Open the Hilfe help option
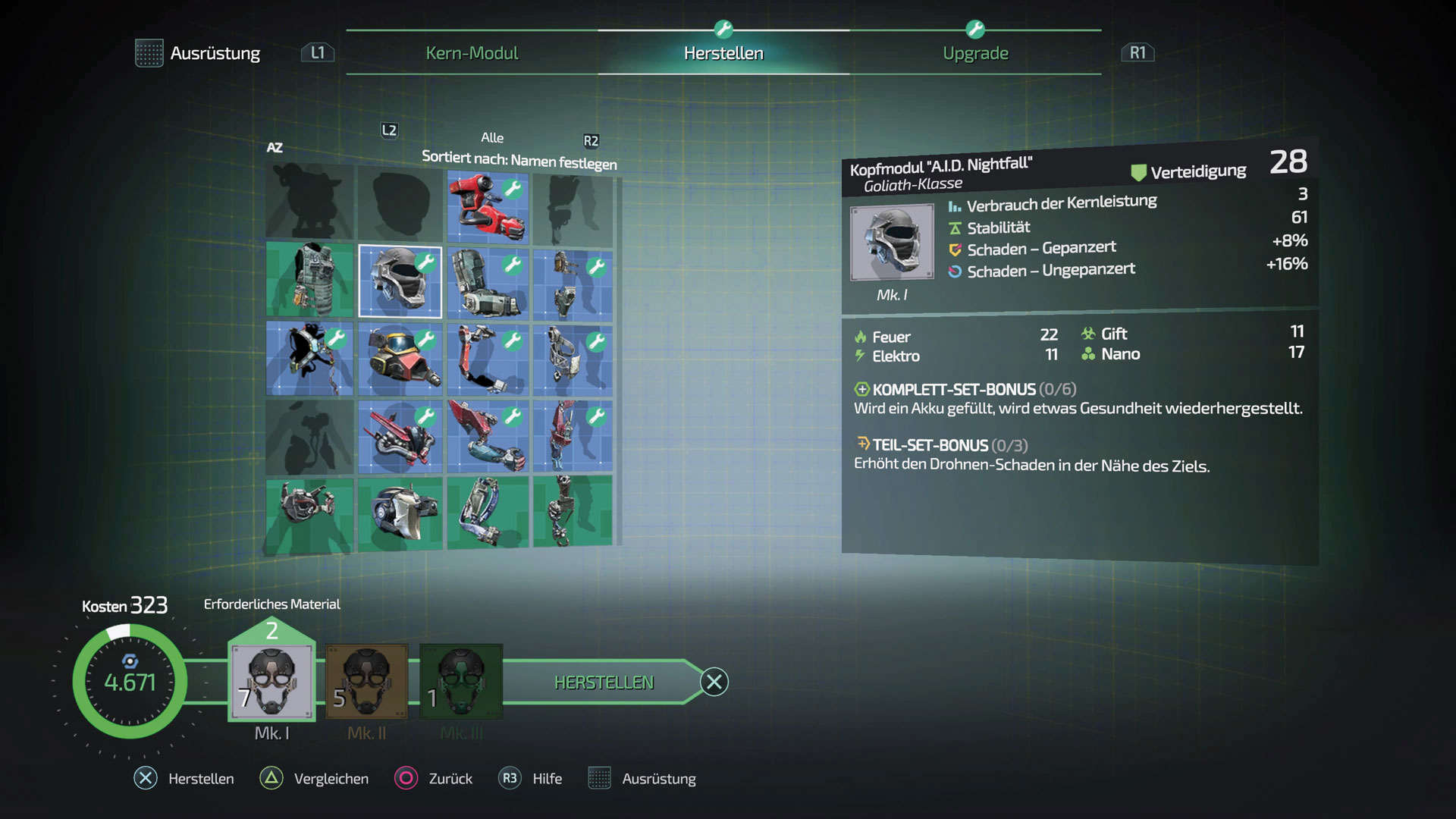Viewport: 1456px width, 819px height. pyautogui.click(x=531, y=779)
